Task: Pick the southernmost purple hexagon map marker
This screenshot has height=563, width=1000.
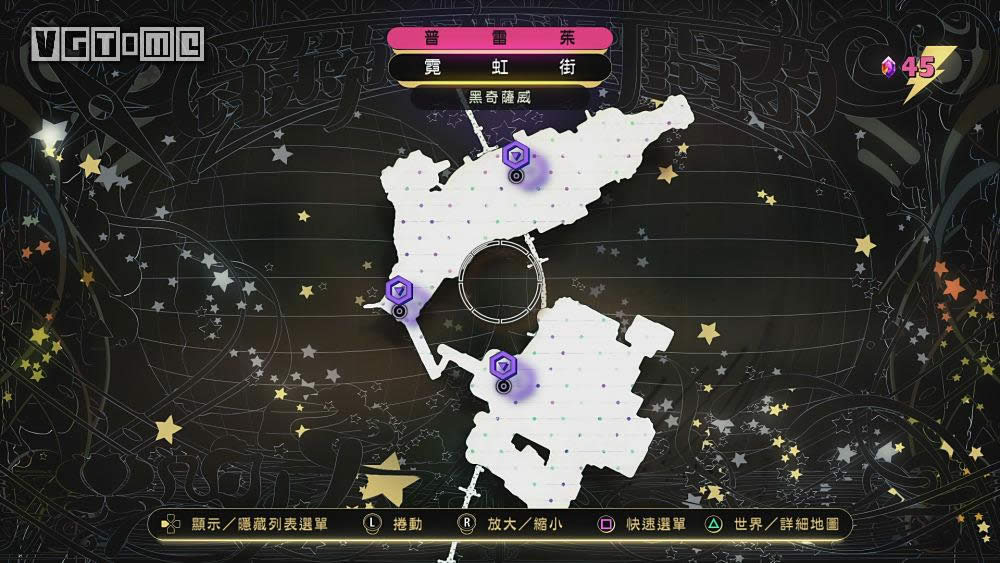Action: (x=502, y=364)
